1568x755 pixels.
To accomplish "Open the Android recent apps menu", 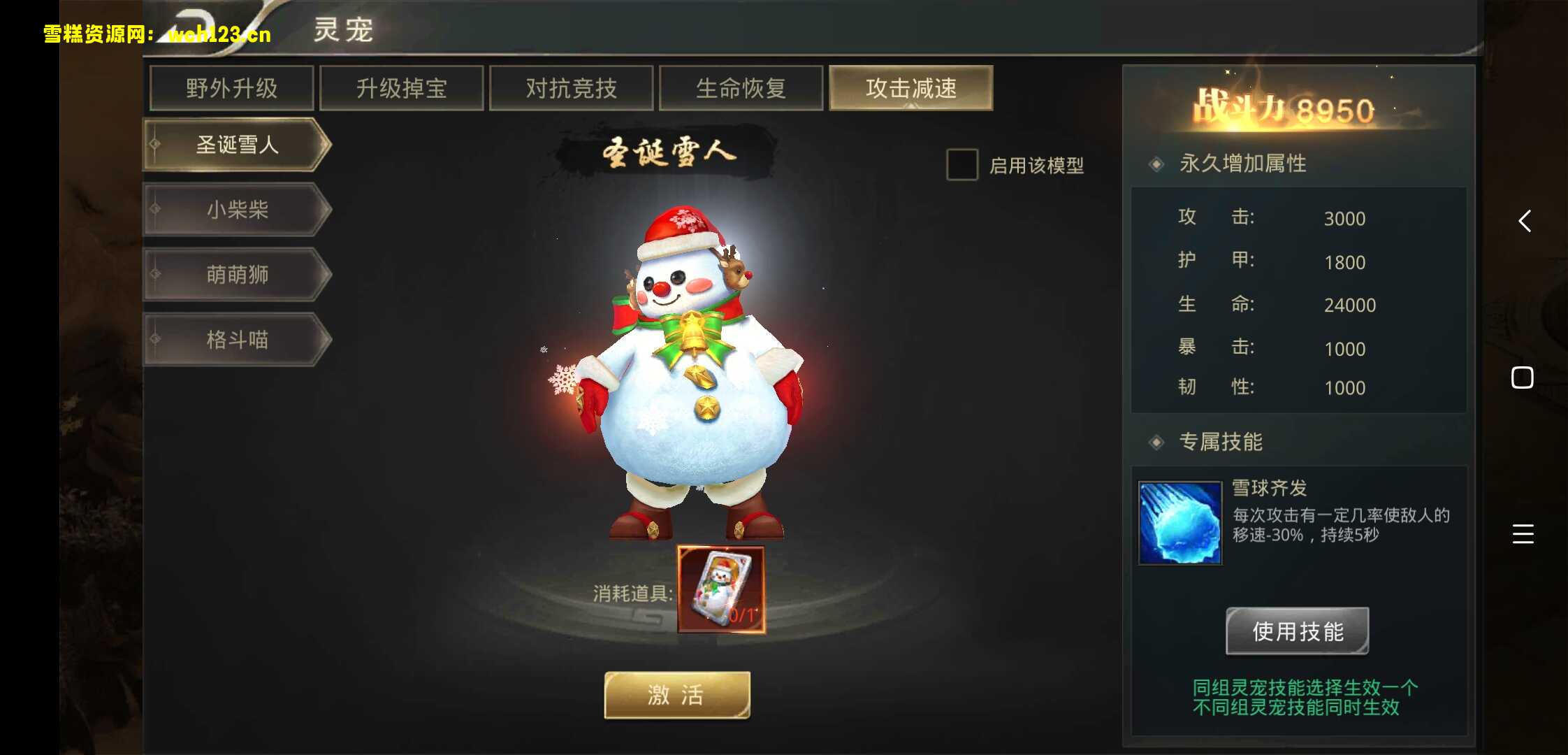I will point(1523,534).
